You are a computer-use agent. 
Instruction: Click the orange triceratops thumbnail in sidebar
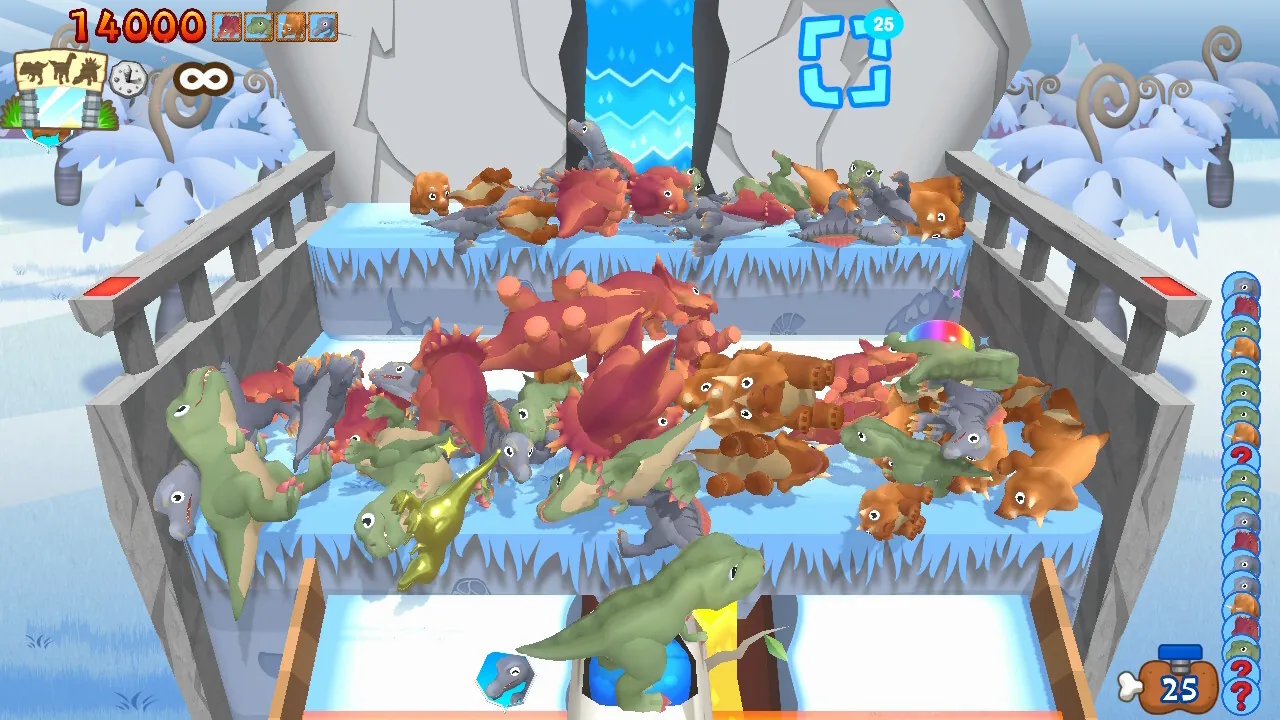(x=1243, y=345)
